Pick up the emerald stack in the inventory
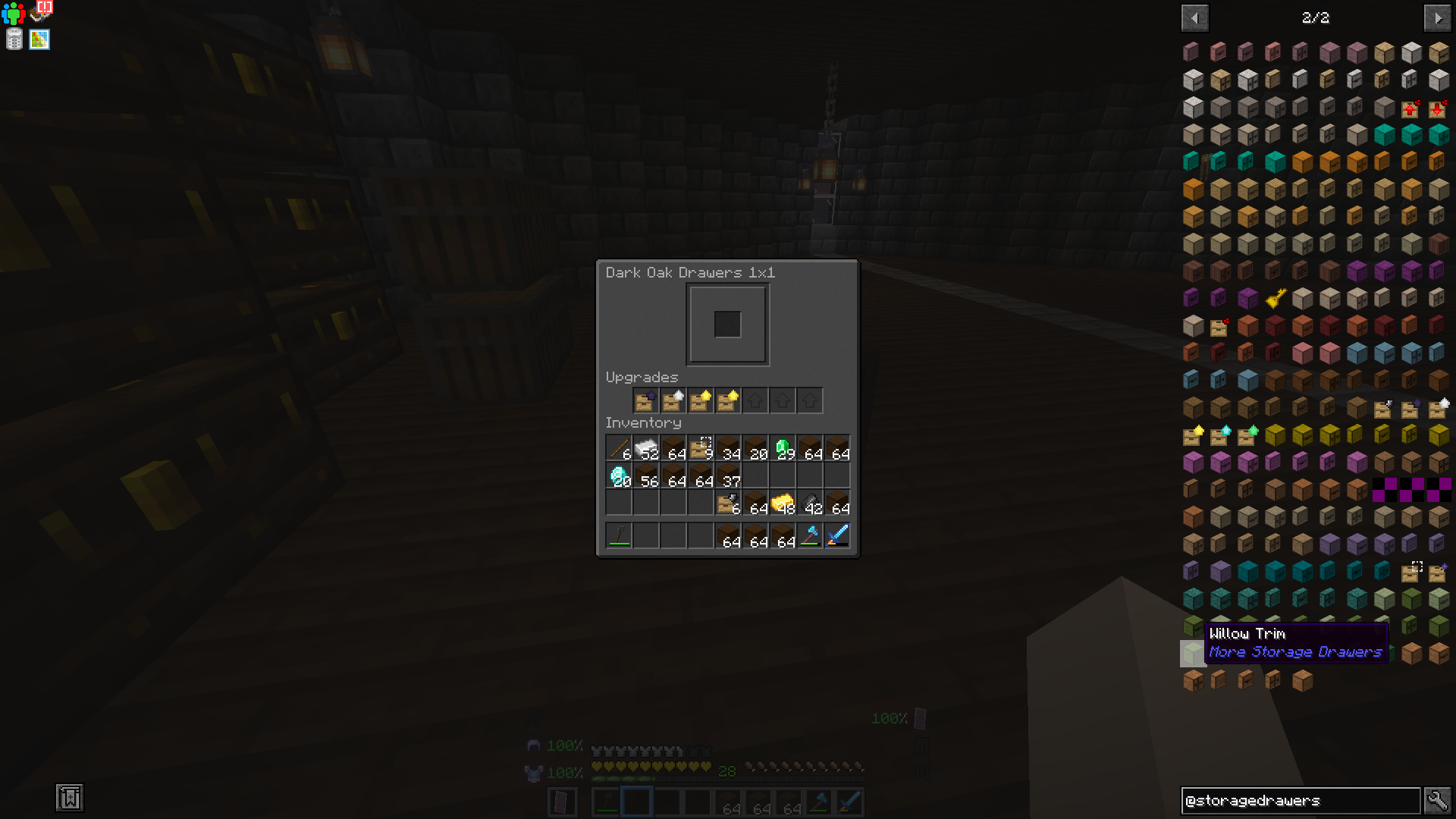The image size is (1456, 819). point(783,447)
